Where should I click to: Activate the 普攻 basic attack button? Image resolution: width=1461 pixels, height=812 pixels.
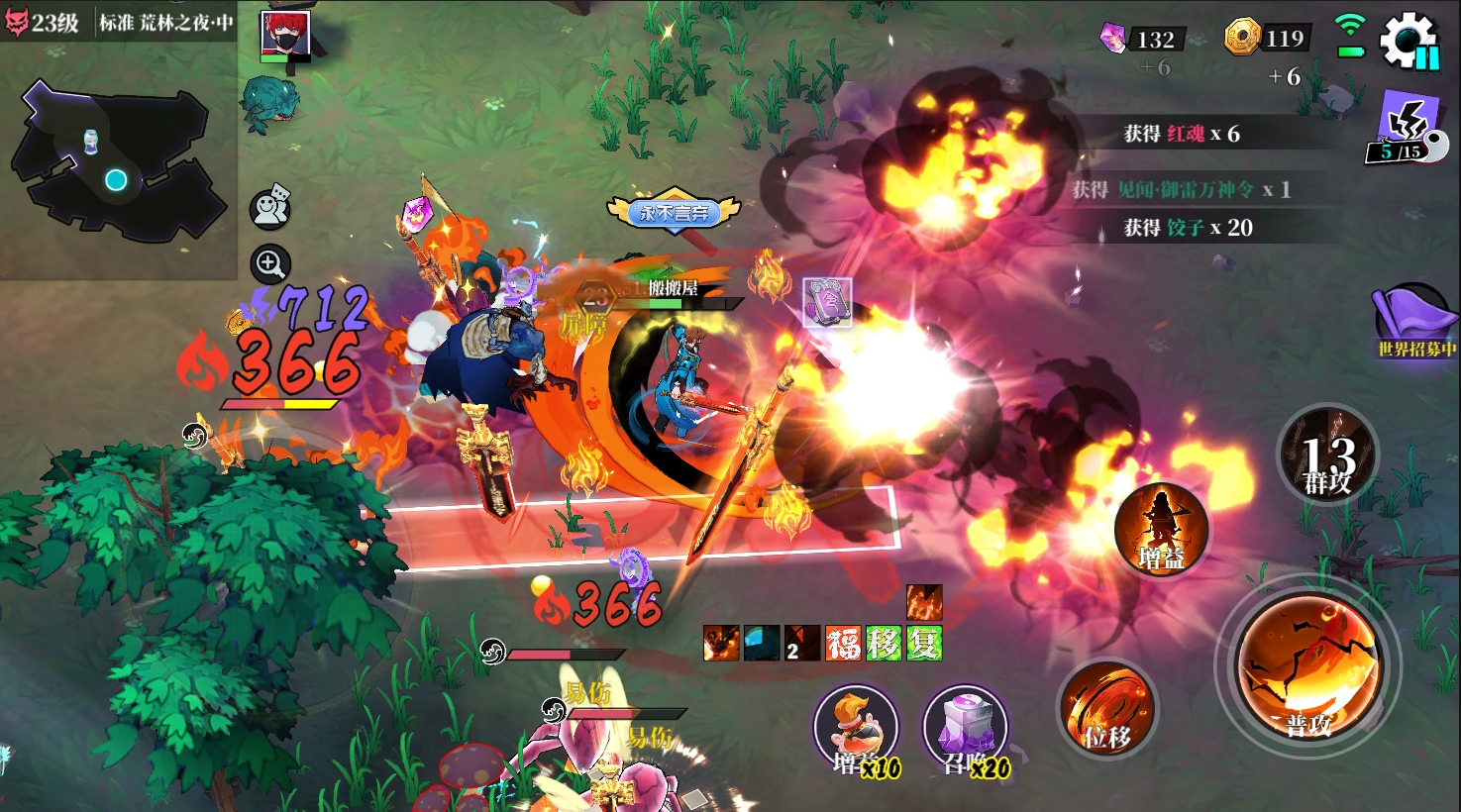(x=1308, y=666)
